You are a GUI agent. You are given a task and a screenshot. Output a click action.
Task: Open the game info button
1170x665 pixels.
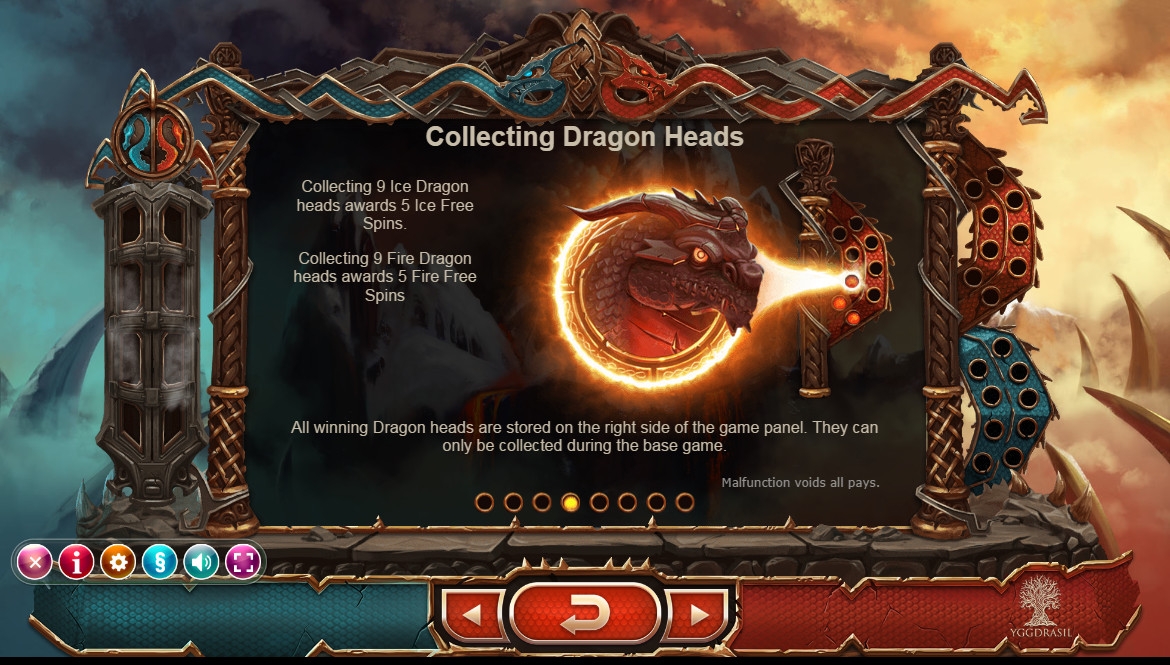click(x=76, y=562)
